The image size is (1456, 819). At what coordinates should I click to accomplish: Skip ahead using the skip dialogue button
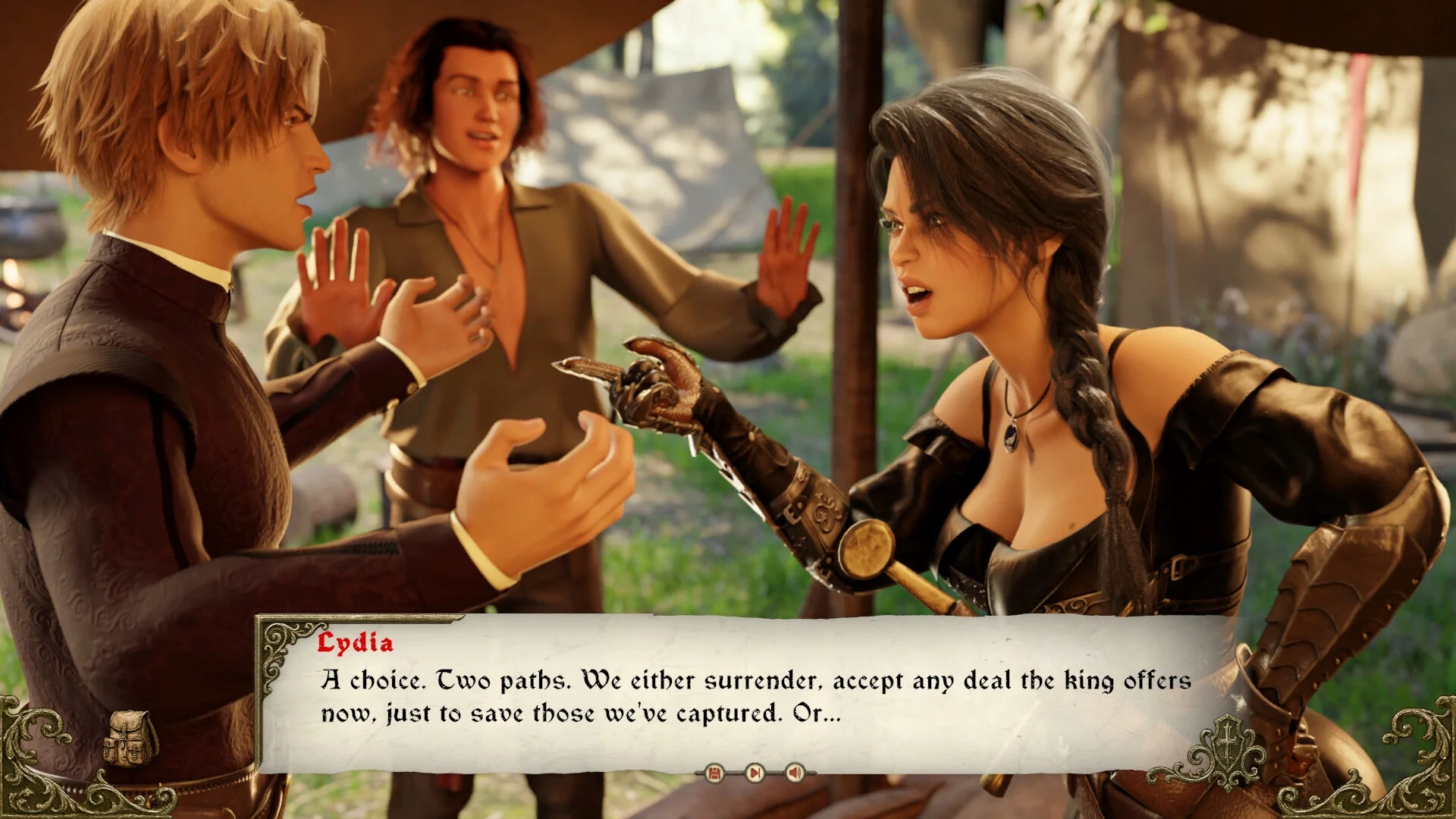755,773
